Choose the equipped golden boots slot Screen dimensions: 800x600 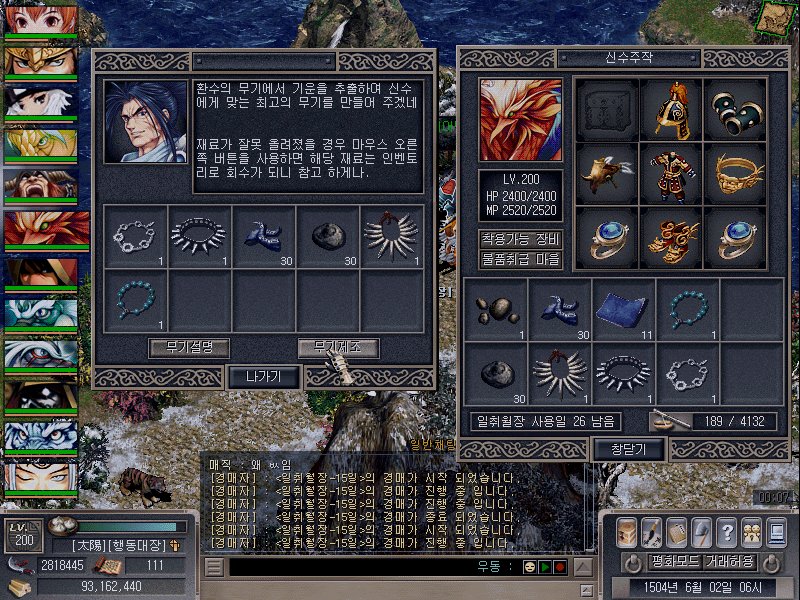point(671,235)
